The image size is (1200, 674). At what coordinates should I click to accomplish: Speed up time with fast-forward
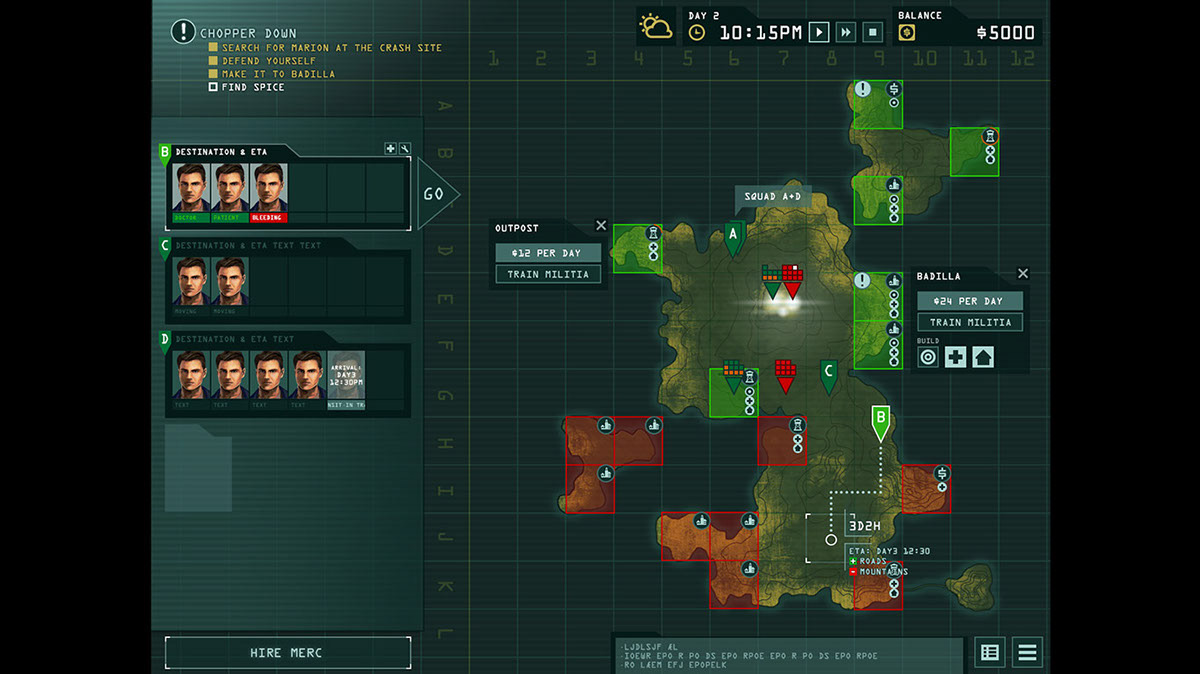(x=846, y=32)
